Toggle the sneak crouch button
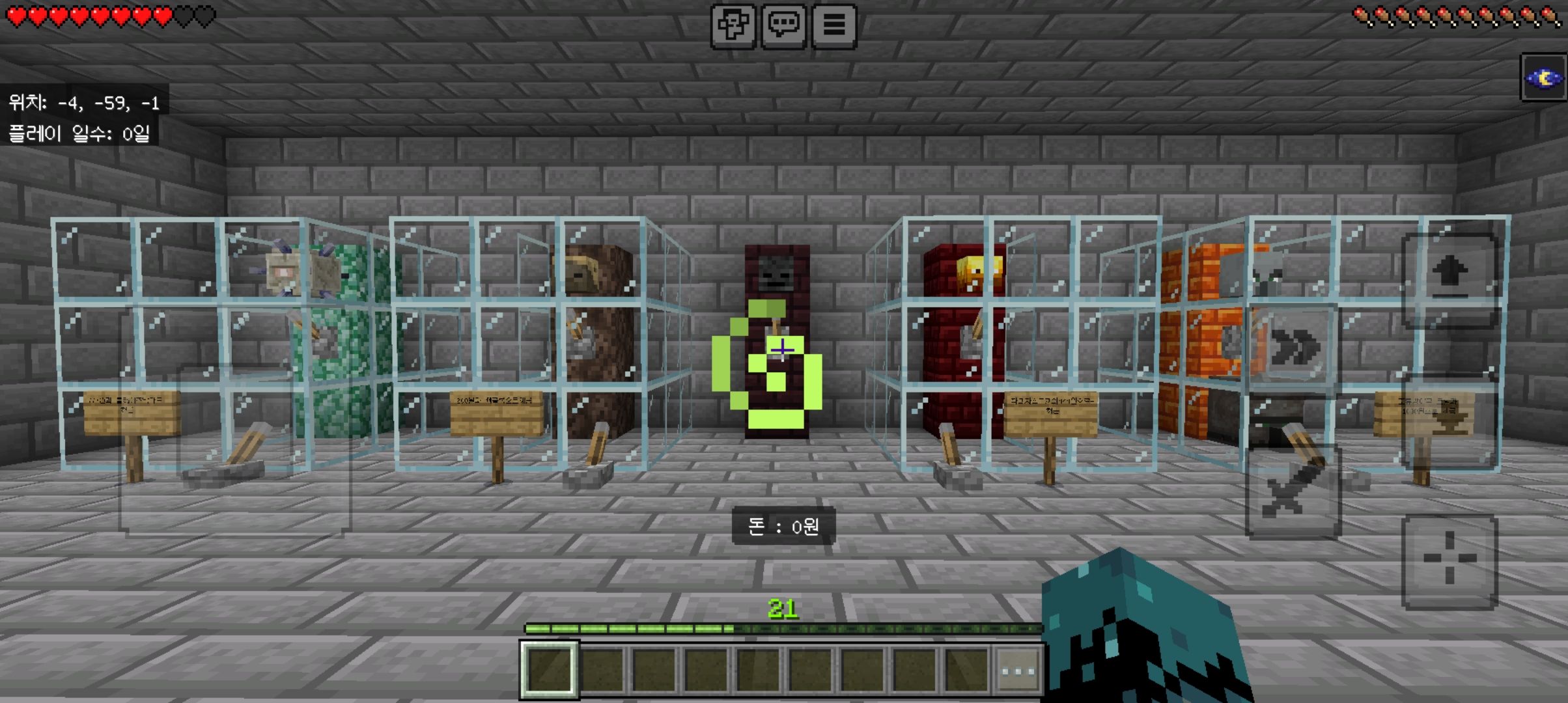Screen dimensions: 1568x703 pos(1449,422)
